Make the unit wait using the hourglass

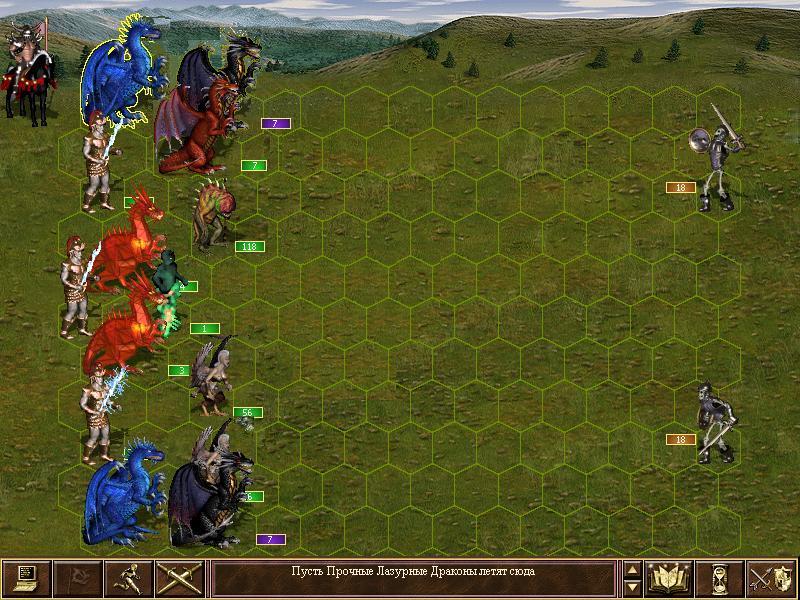[x=720, y=578]
